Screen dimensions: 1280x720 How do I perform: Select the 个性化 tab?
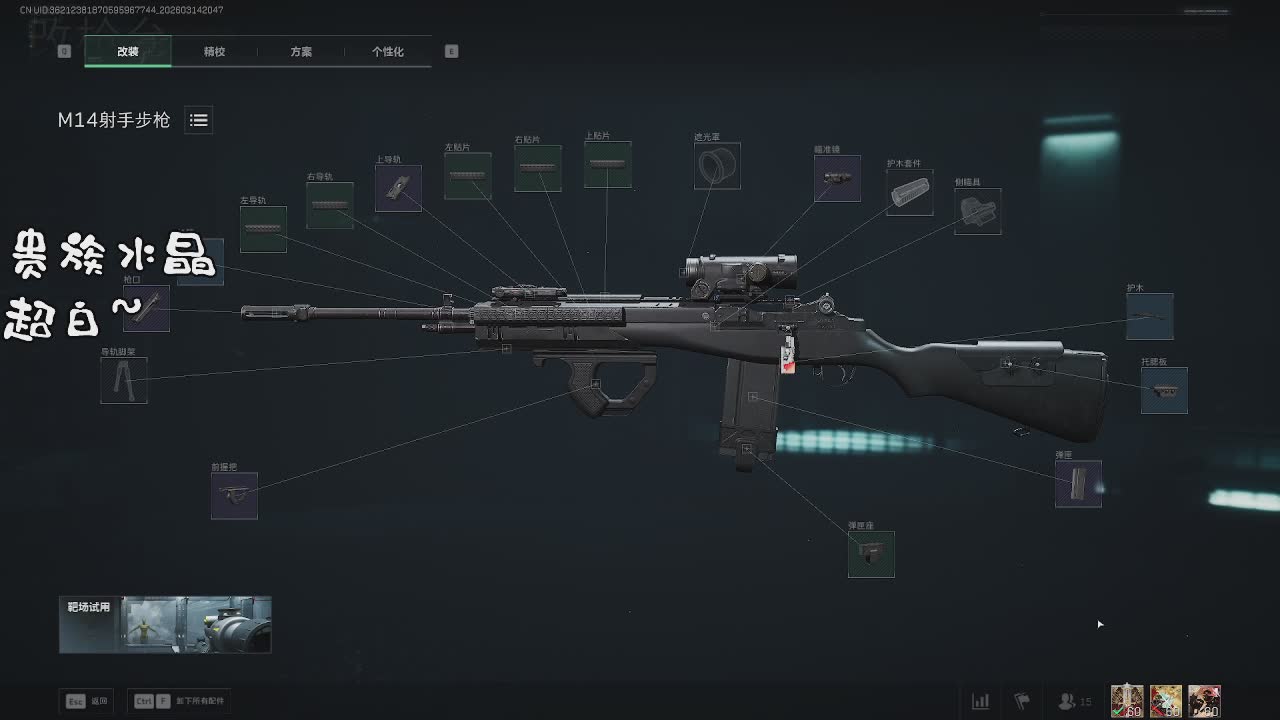coord(388,51)
